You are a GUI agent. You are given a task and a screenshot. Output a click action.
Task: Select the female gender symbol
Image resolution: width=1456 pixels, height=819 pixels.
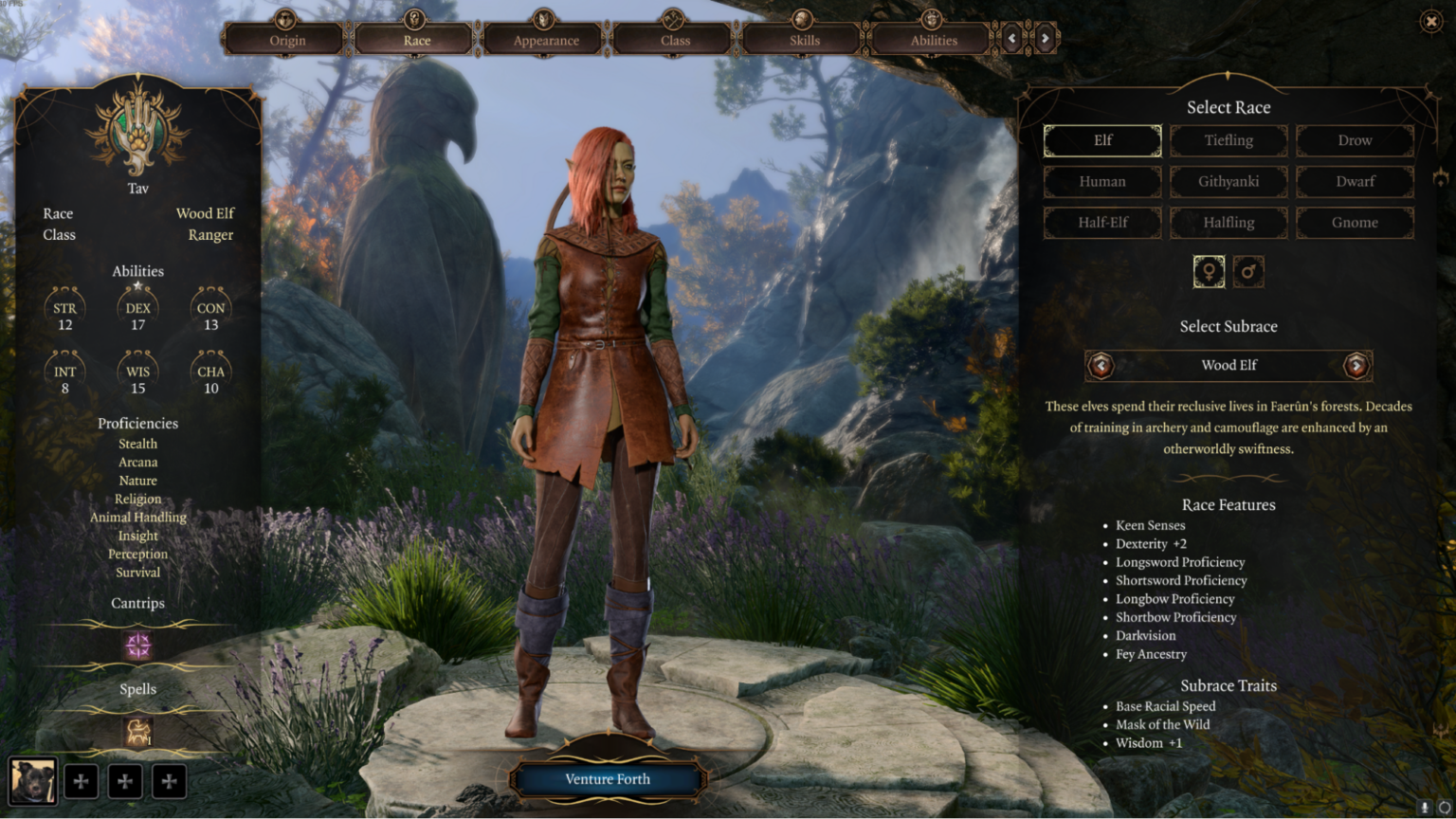[x=1209, y=271]
